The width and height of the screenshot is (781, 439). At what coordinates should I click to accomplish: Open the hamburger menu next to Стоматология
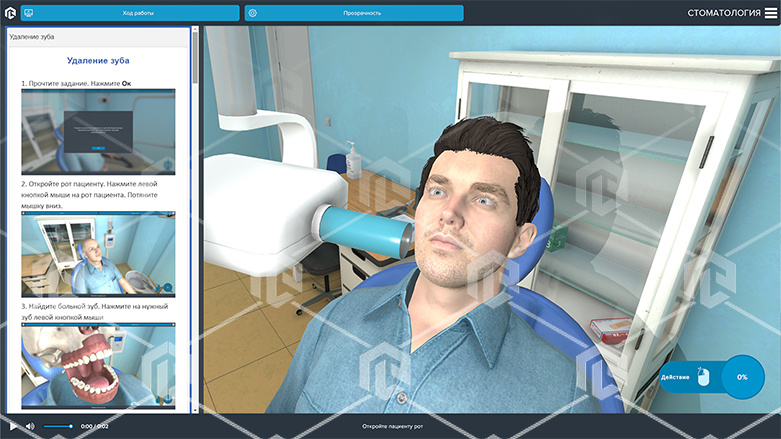[770, 13]
